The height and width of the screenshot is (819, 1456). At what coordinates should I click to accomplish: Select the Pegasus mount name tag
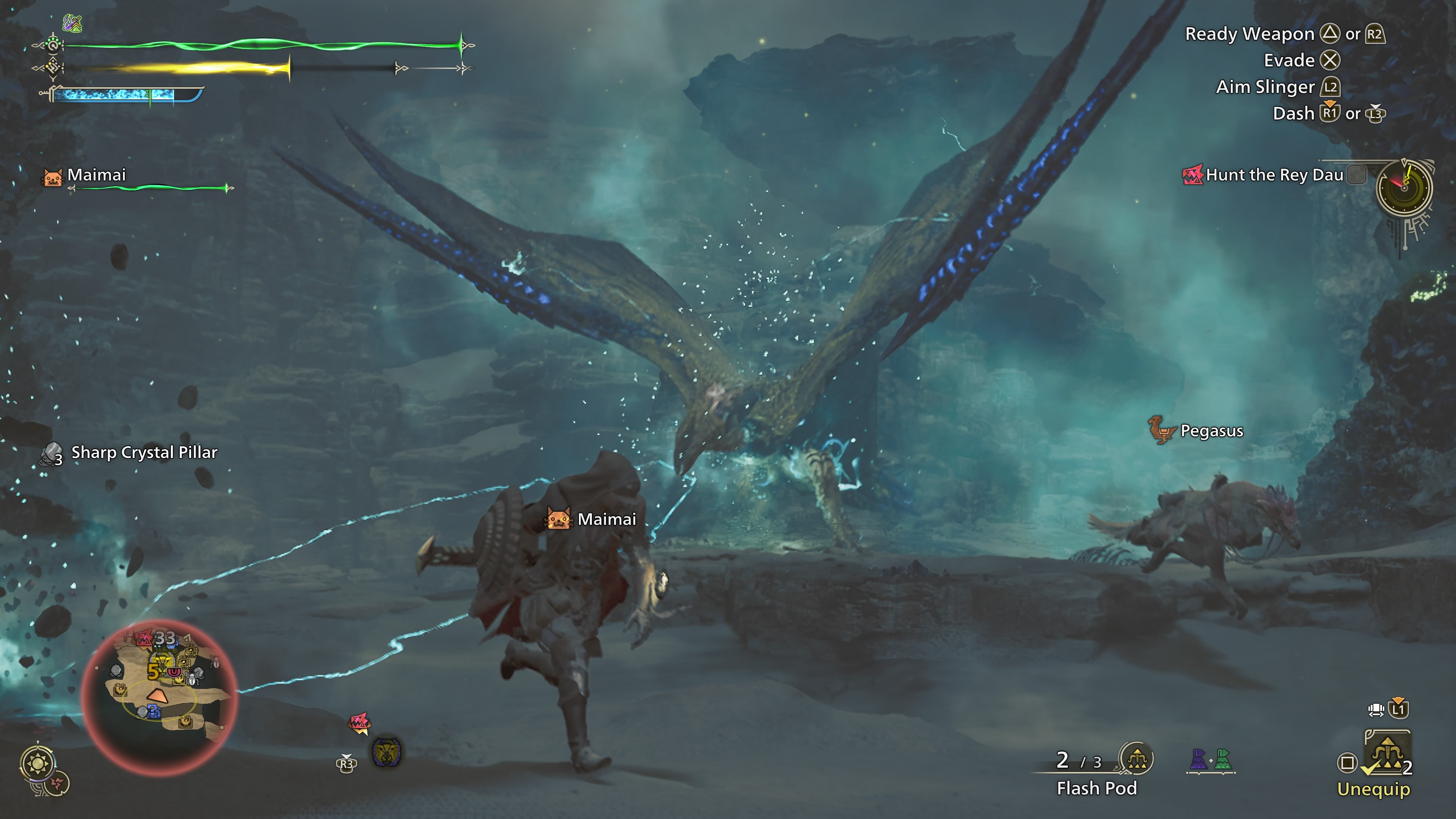point(1211,431)
